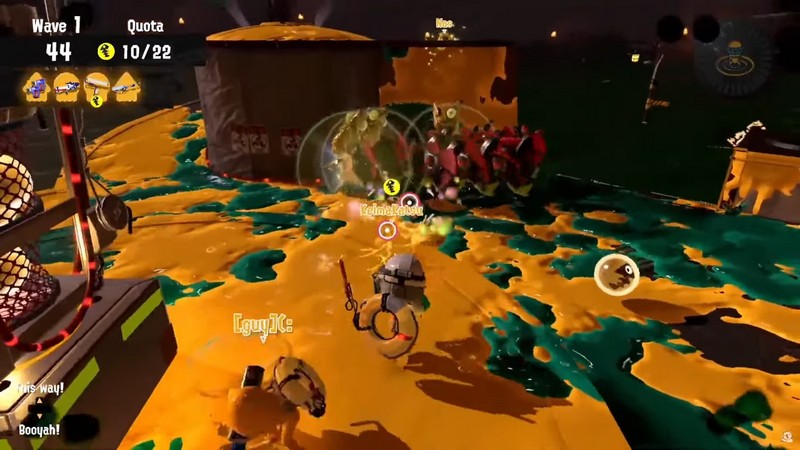This screenshot has height=450, width=800.
Task: Choose the grey long-barreled weapon teammate icon
Action: click(127, 87)
